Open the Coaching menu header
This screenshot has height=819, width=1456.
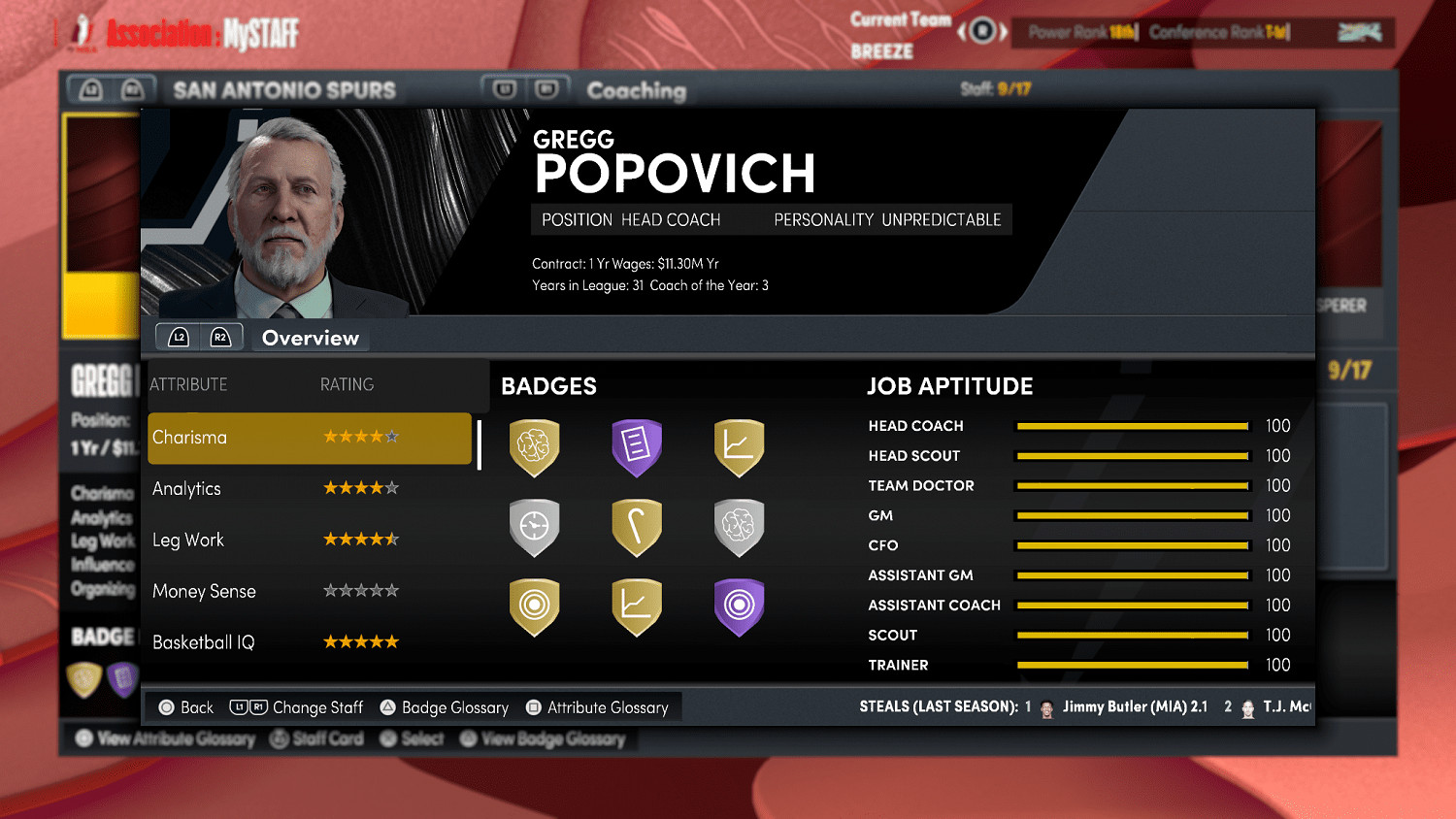click(x=636, y=90)
